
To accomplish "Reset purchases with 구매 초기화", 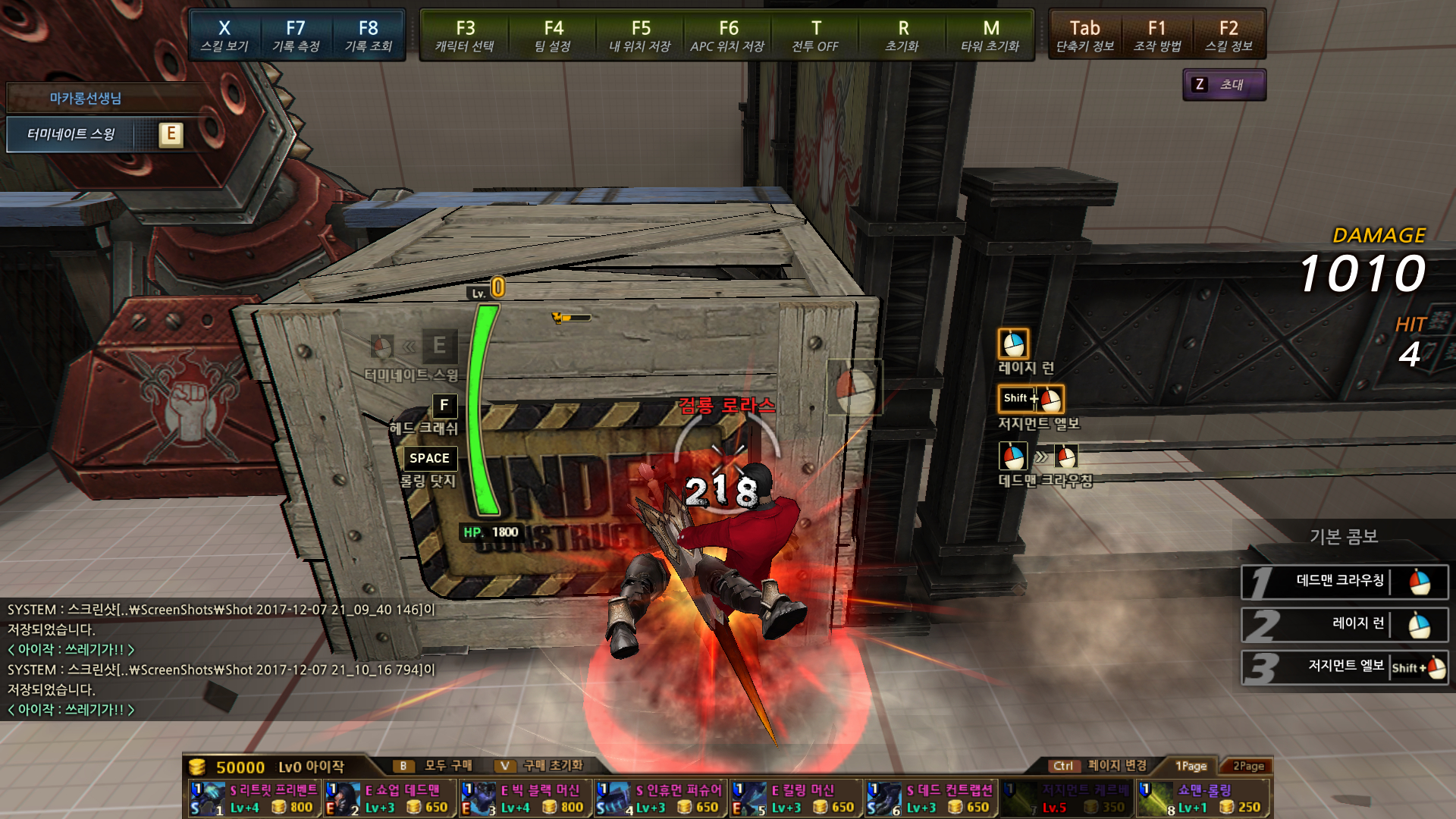I will [541, 766].
